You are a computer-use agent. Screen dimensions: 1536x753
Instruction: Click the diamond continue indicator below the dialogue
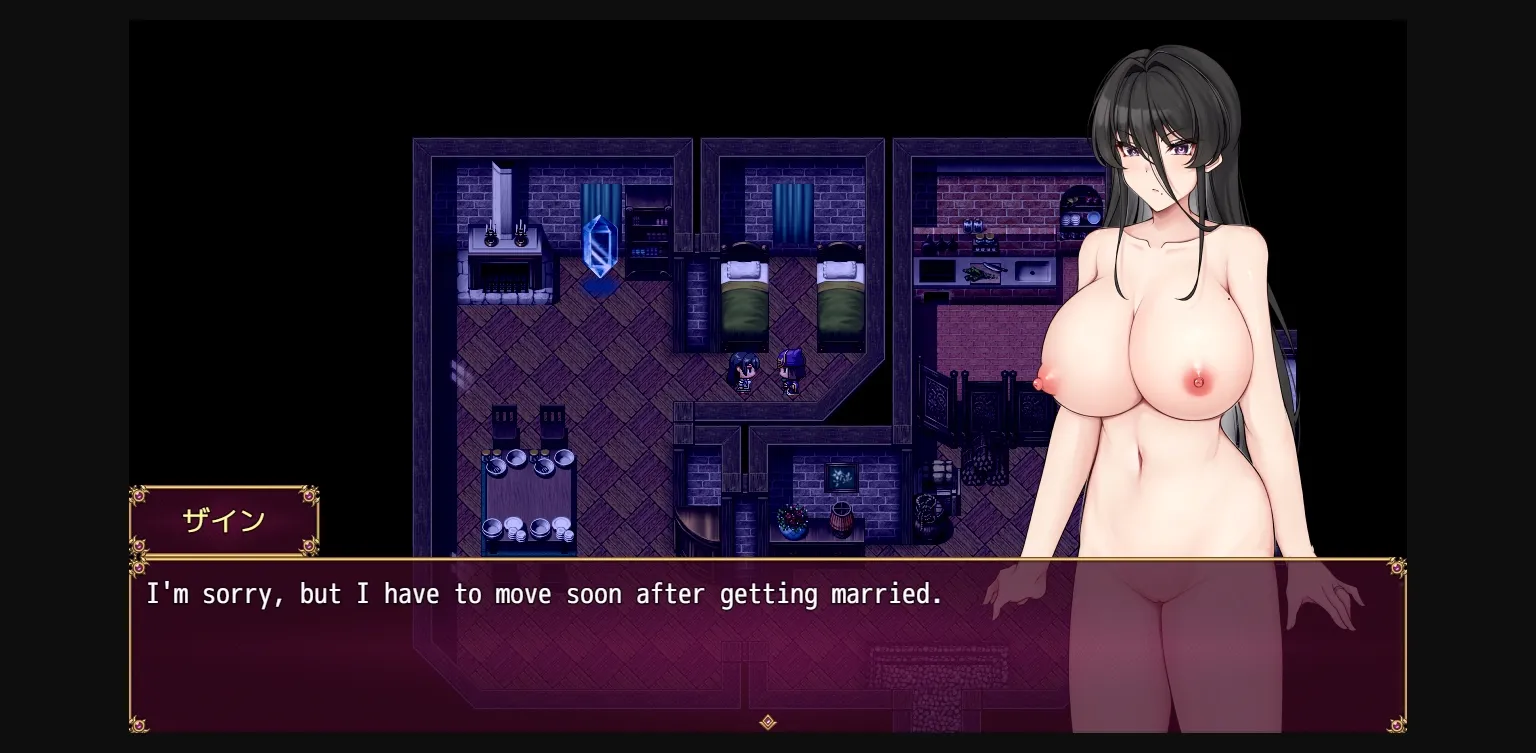pos(767,723)
